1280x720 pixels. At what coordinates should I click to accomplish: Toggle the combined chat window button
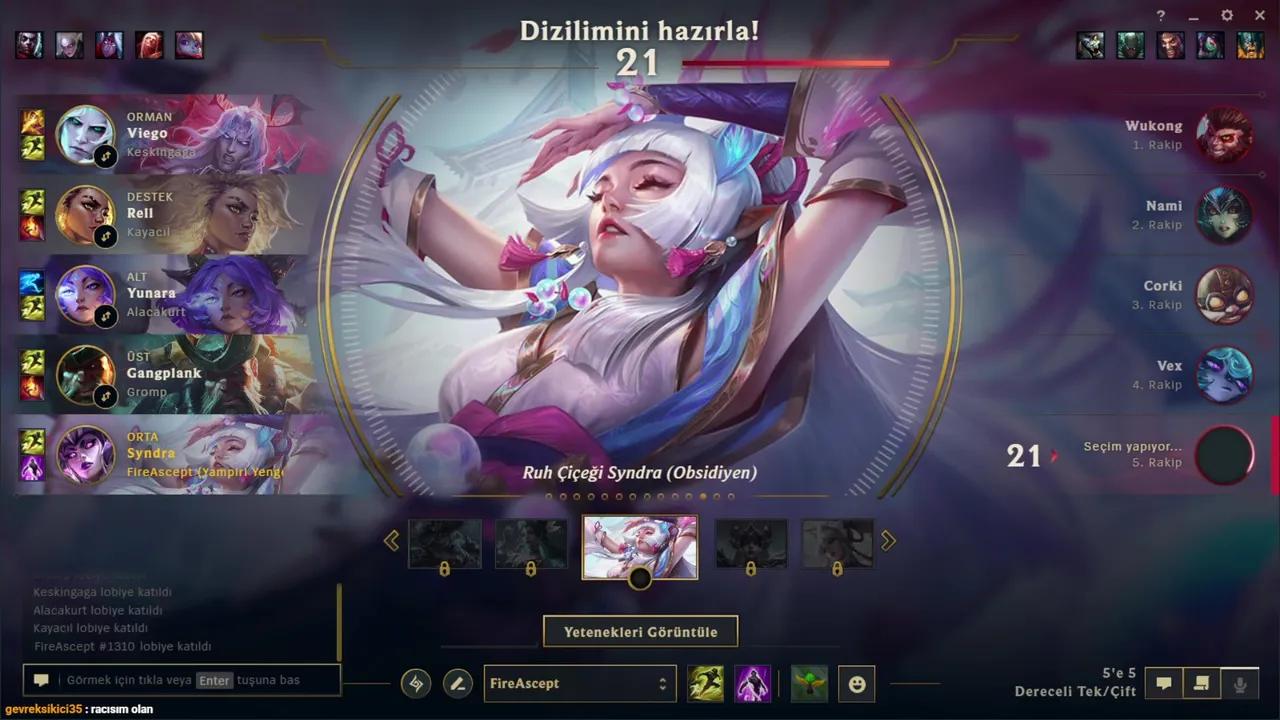1199,683
